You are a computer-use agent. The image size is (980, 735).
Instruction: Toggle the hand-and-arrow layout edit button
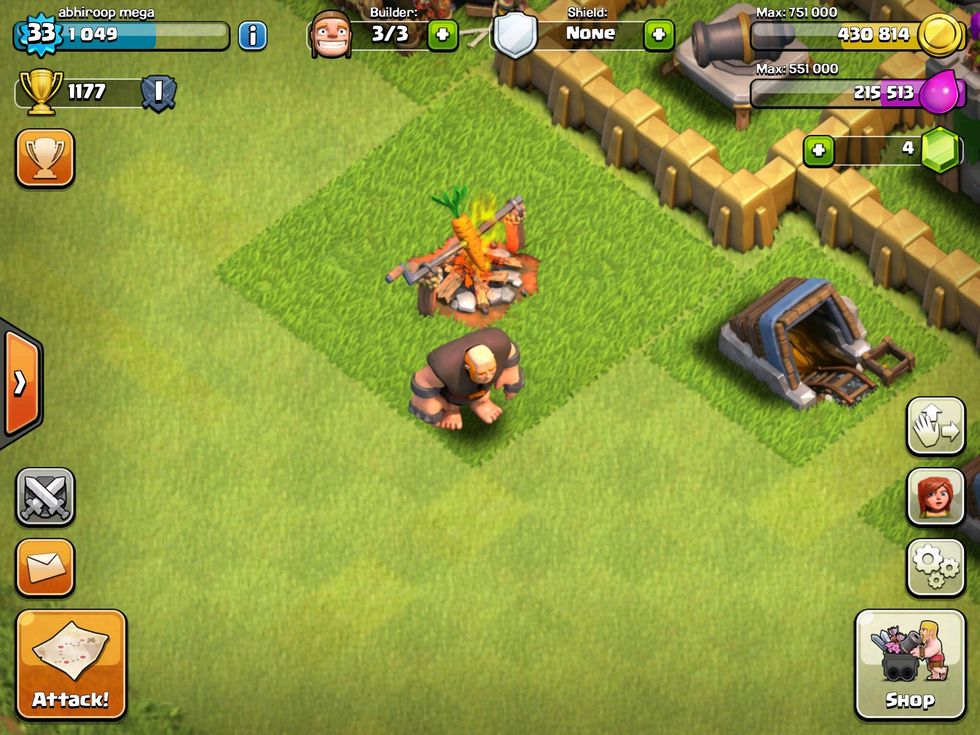tap(935, 426)
